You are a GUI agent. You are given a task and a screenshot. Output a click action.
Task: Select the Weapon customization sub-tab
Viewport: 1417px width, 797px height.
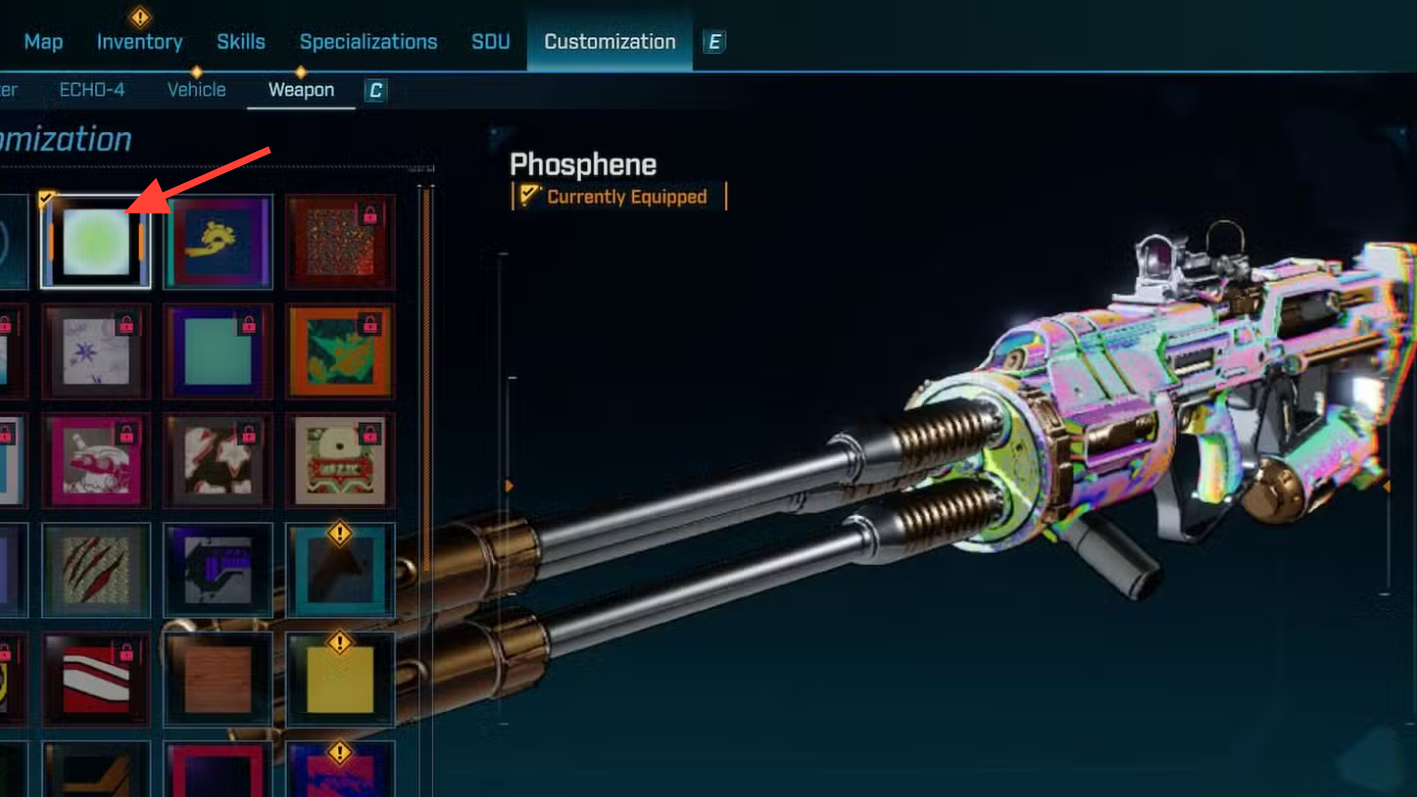(x=301, y=90)
